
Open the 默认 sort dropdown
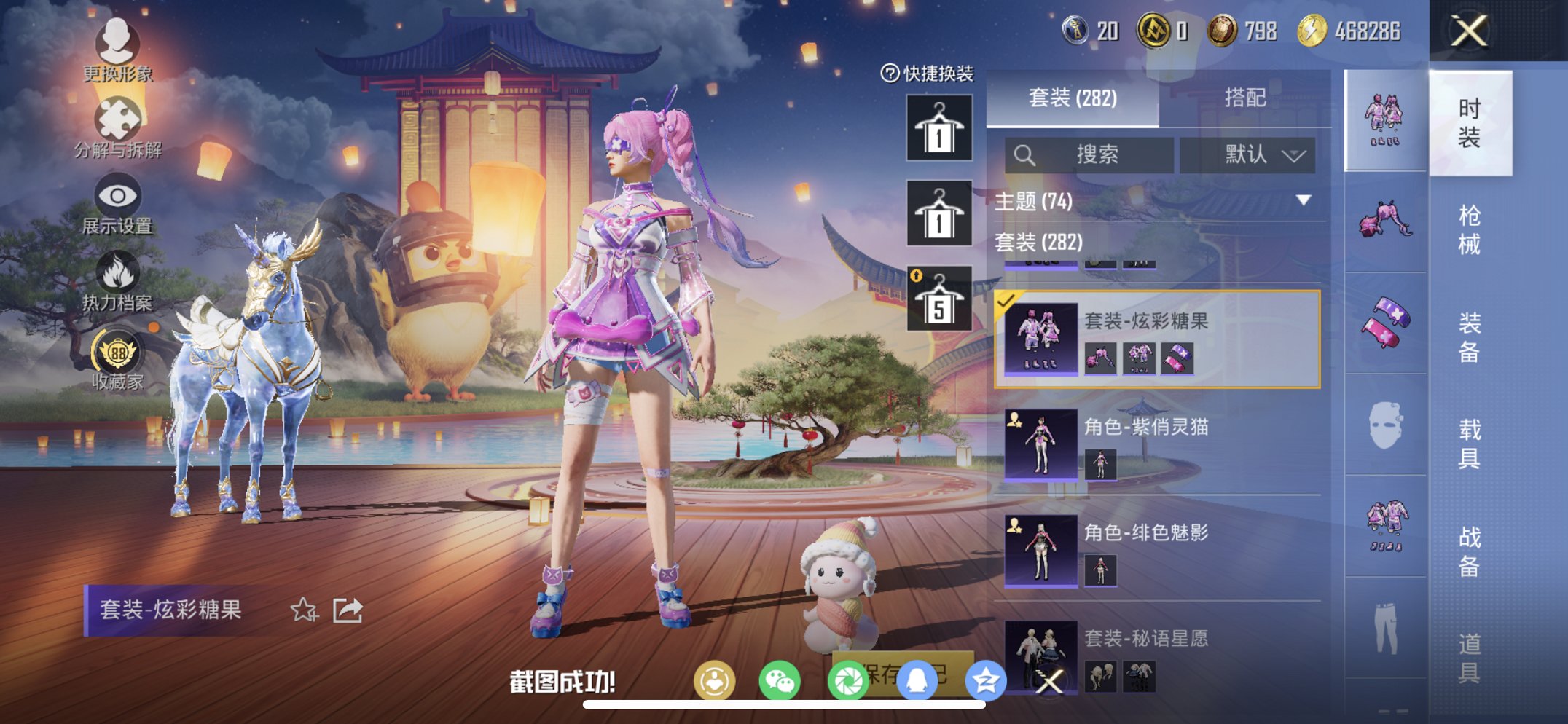[1258, 155]
